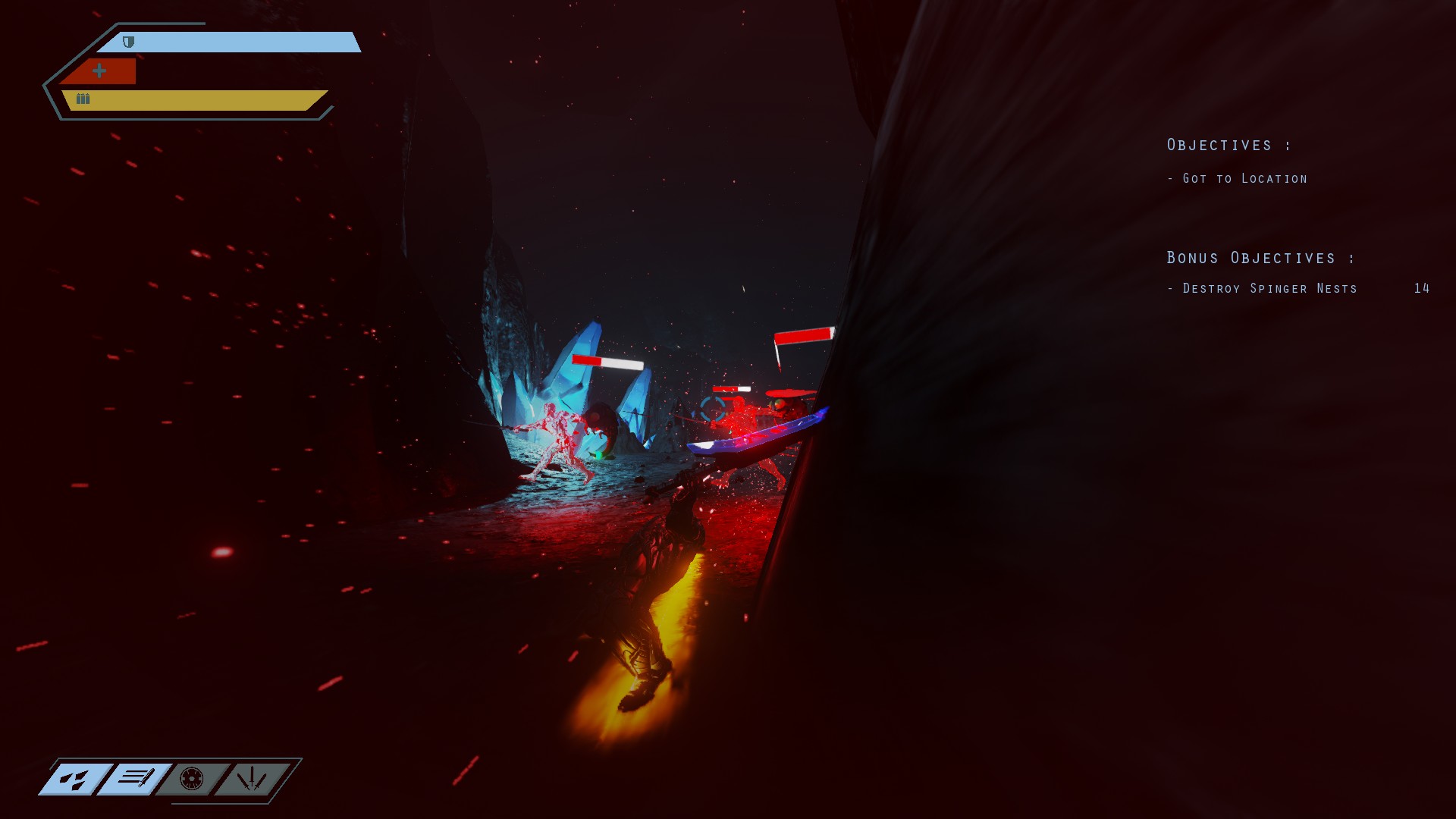The height and width of the screenshot is (819, 1456).
Task: Click the health cross icon
Action: click(x=98, y=70)
